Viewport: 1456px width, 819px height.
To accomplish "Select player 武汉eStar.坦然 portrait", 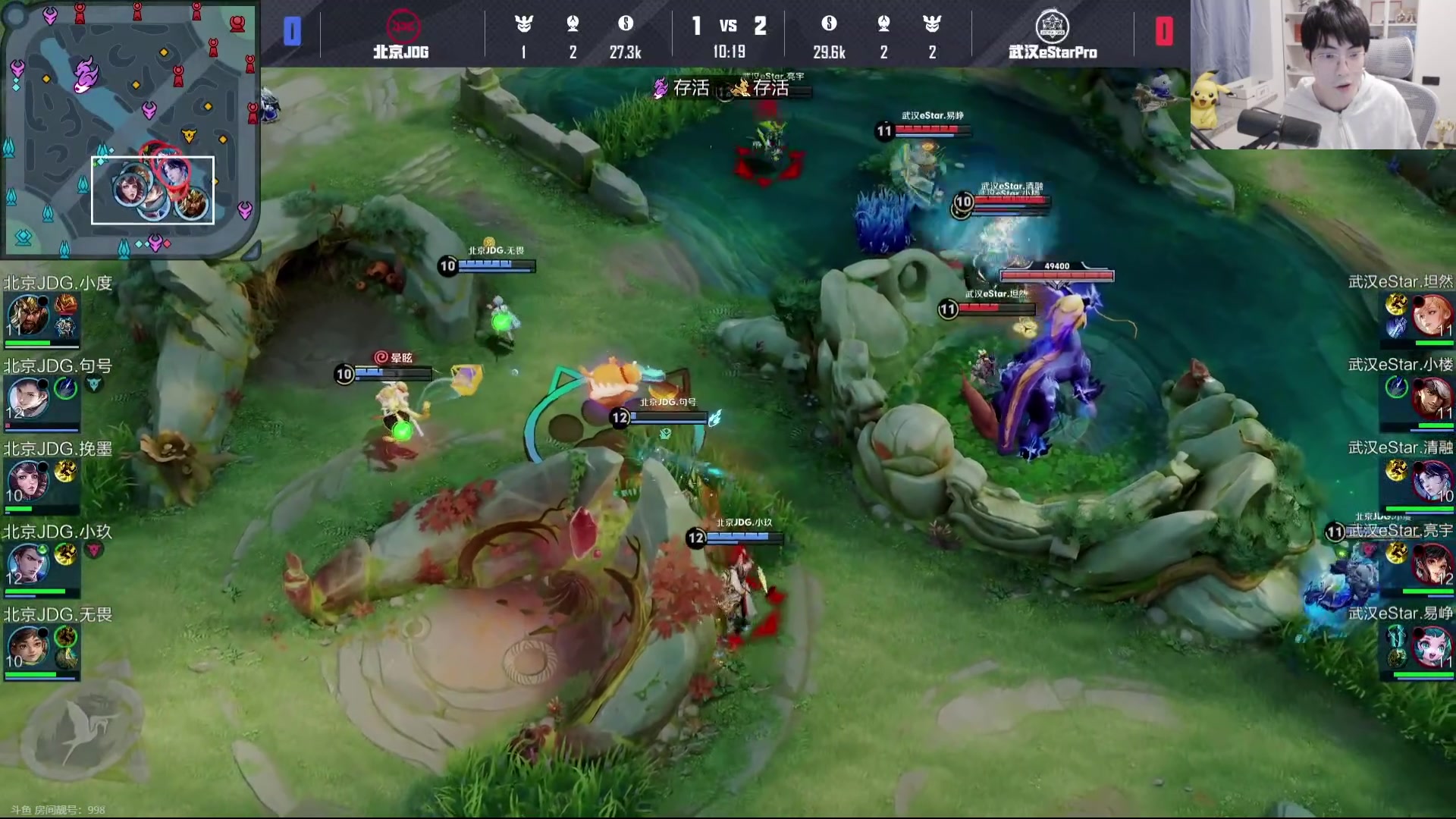I will point(1432,315).
